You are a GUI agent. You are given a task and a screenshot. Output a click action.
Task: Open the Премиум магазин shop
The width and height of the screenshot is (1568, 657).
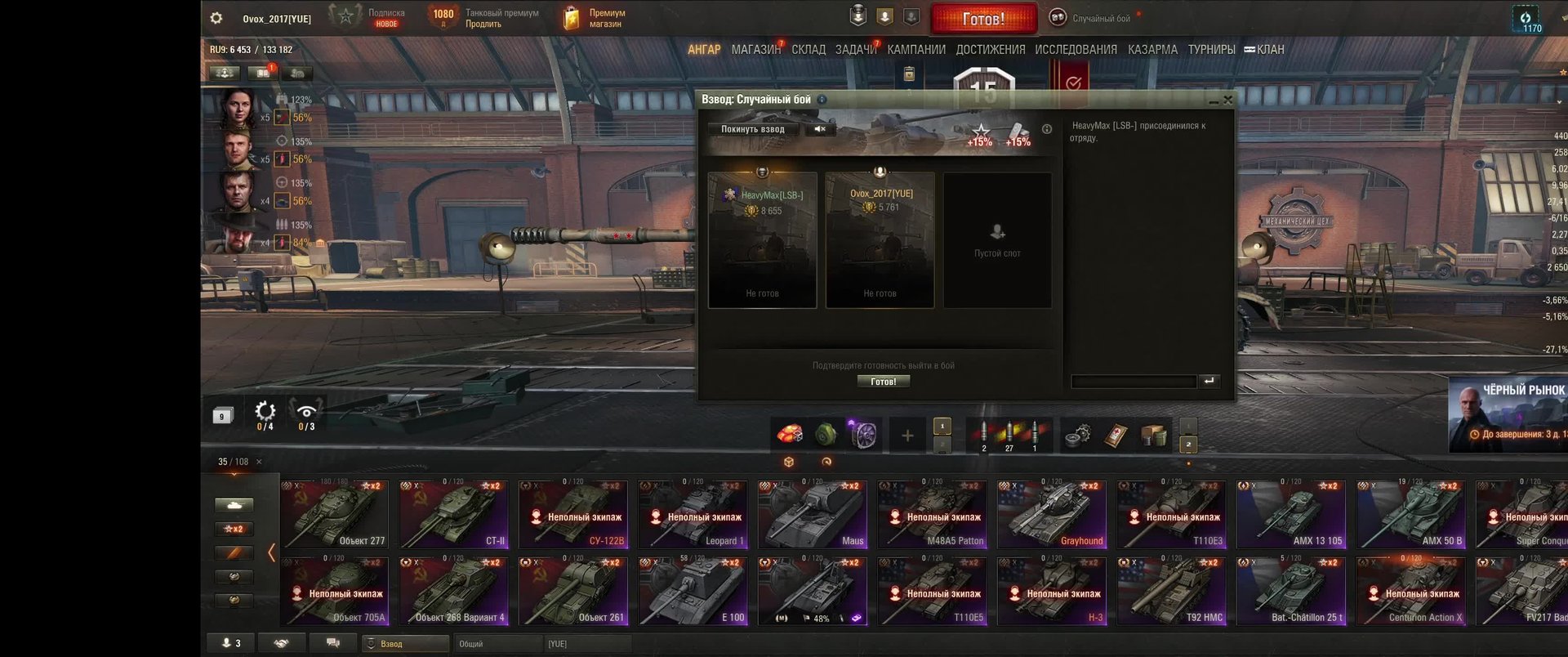595,18
